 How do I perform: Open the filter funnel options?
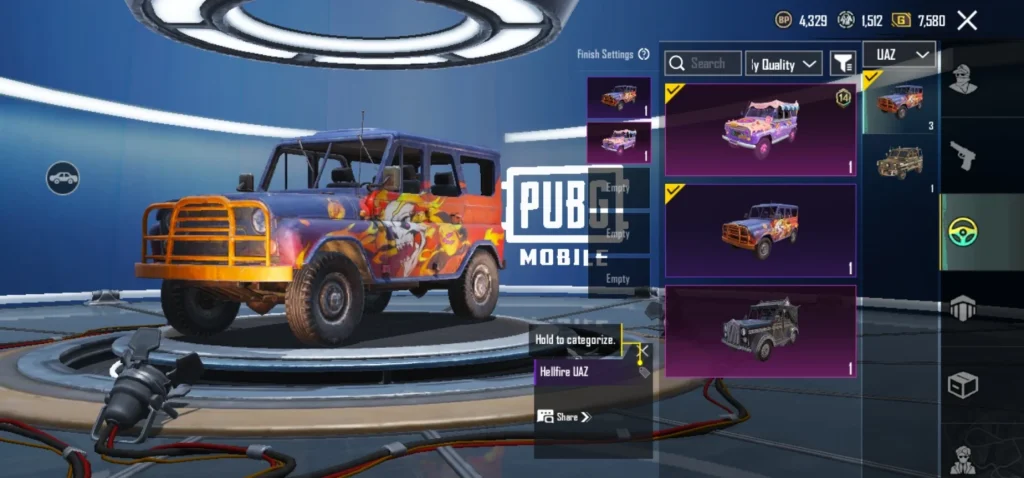pyautogui.click(x=843, y=64)
